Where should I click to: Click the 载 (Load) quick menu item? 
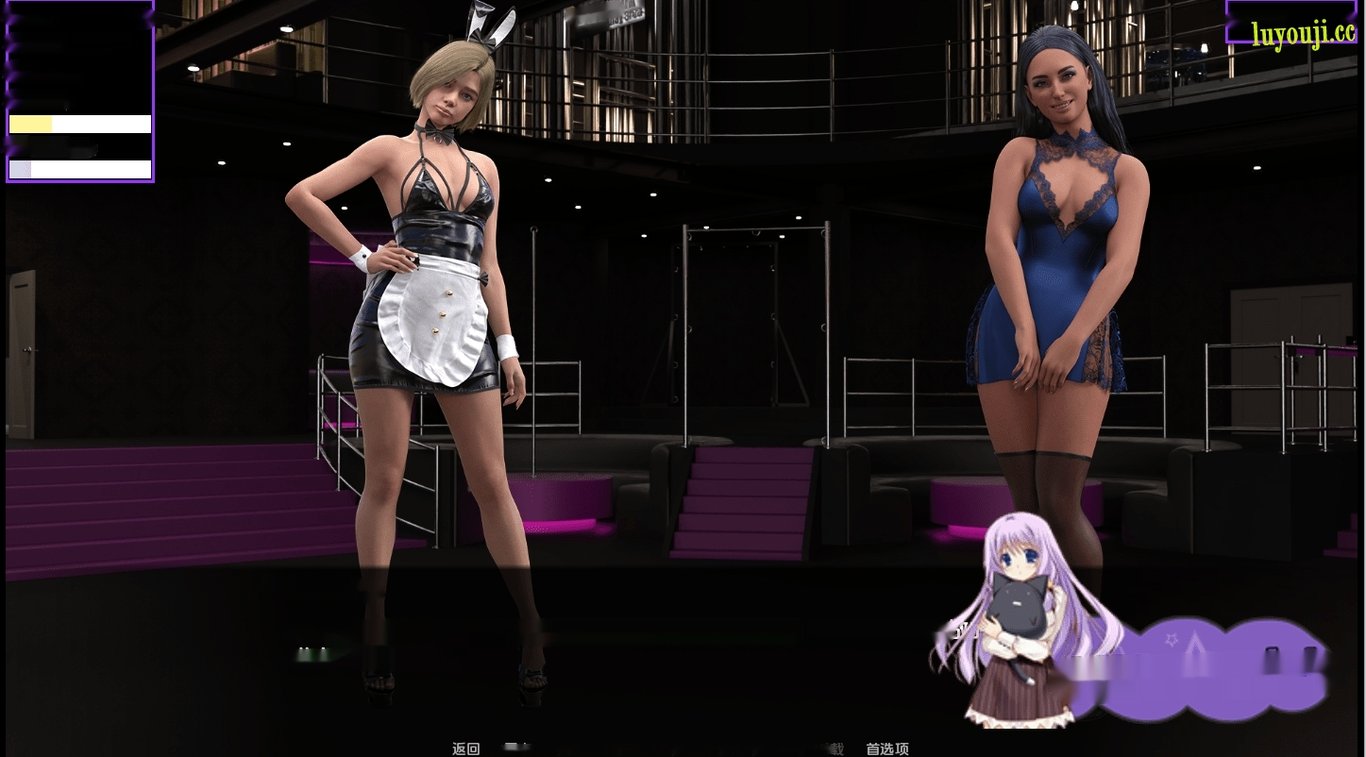pos(840,747)
